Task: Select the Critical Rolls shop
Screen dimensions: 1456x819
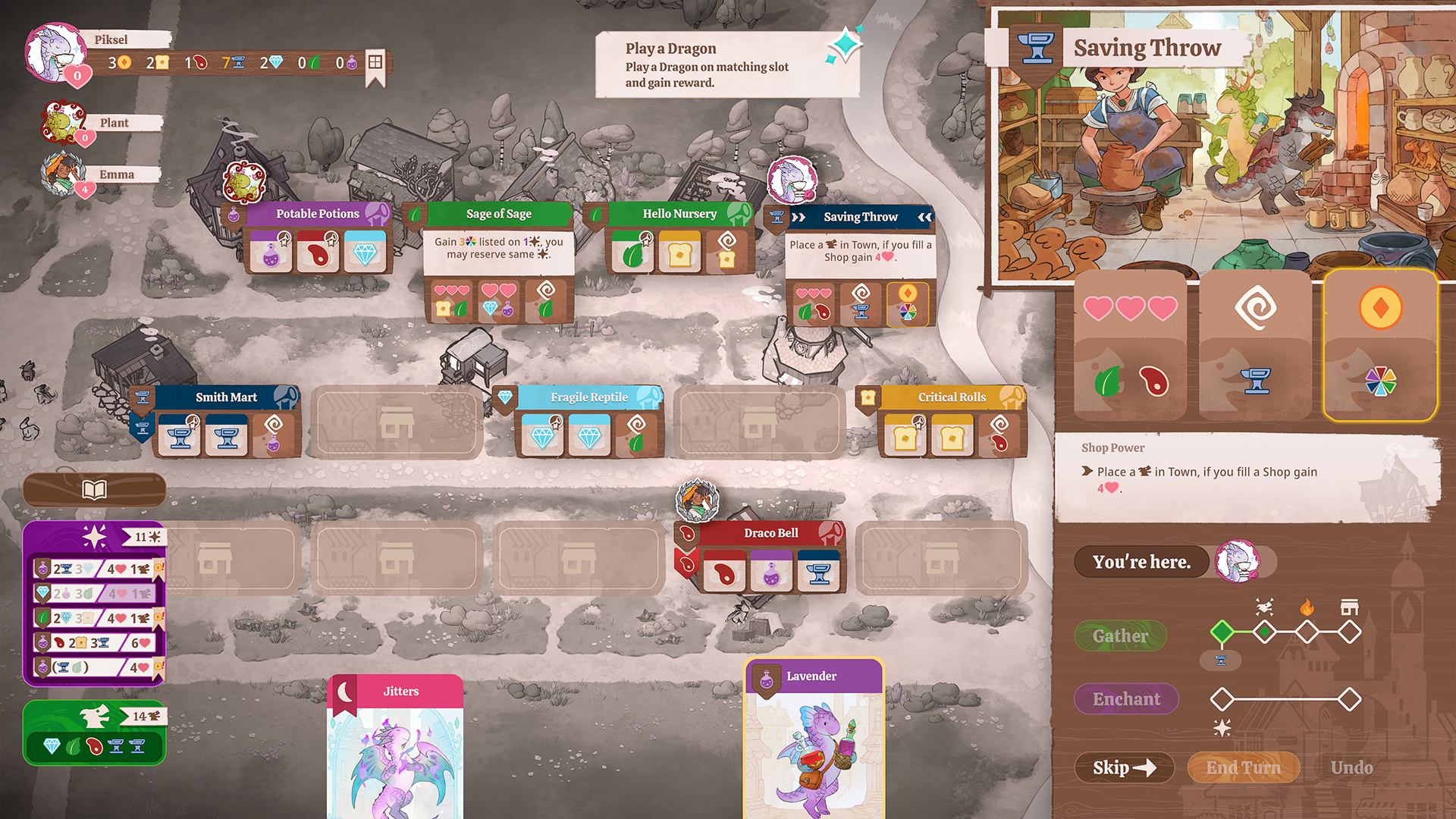Action: 952,397
